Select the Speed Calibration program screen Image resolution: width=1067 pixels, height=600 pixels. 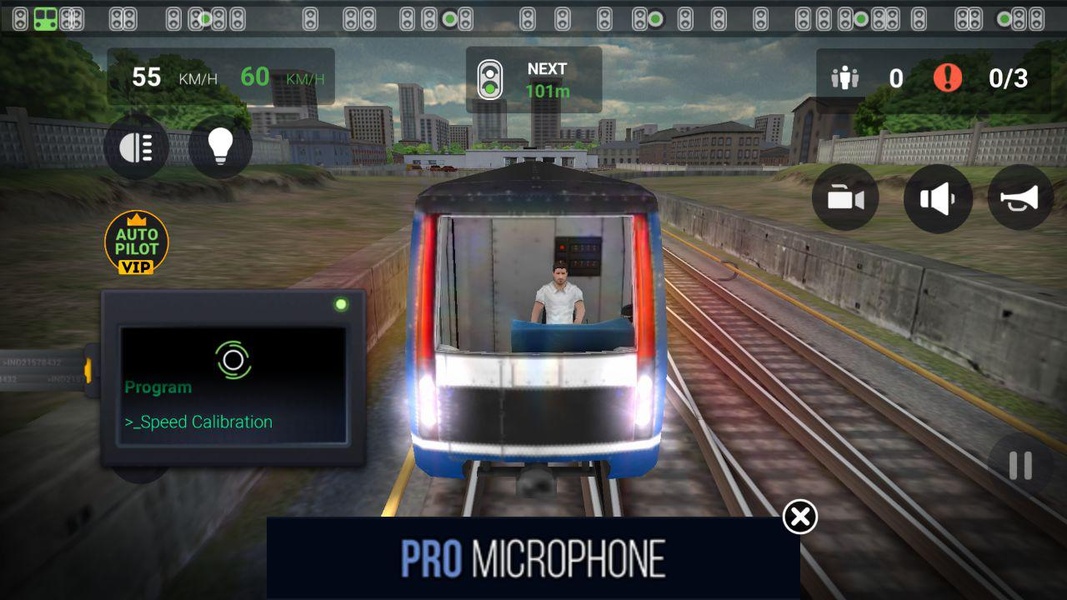[x=233, y=385]
